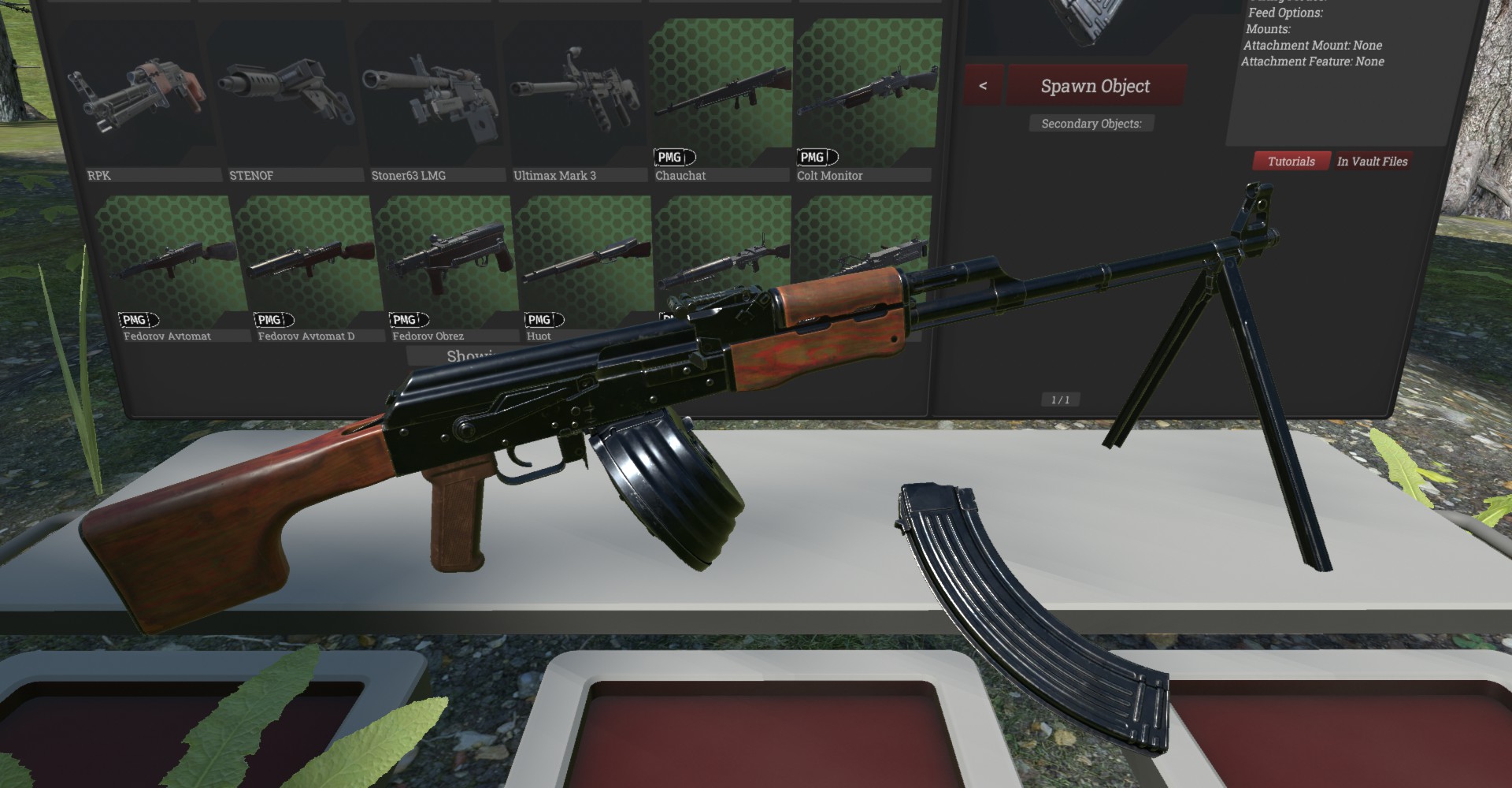Spawn the selected object
Viewport: 1512px width, 788px height.
pos(1095,86)
